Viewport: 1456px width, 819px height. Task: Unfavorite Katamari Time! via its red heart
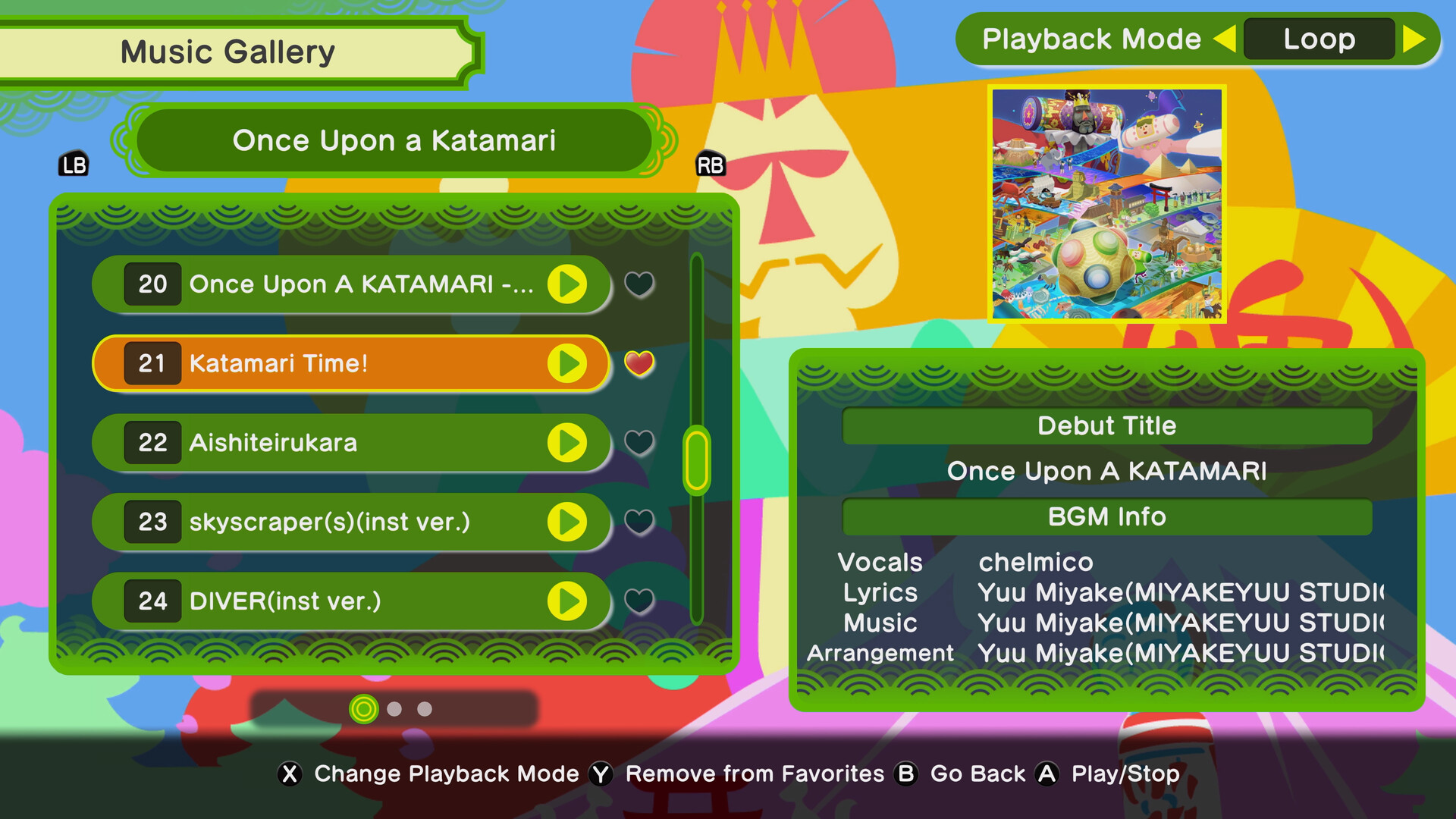pyautogui.click(x=639, y=363)
